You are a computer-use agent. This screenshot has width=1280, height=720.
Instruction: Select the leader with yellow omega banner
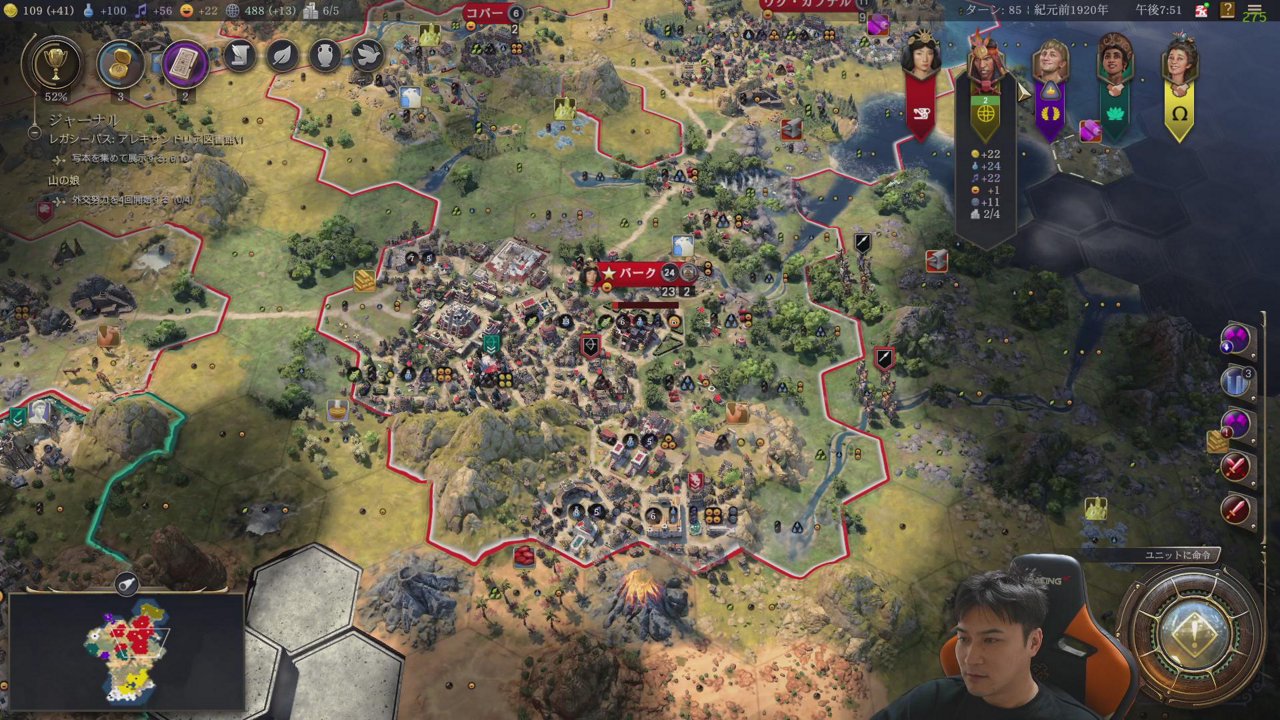(1179, 62)
